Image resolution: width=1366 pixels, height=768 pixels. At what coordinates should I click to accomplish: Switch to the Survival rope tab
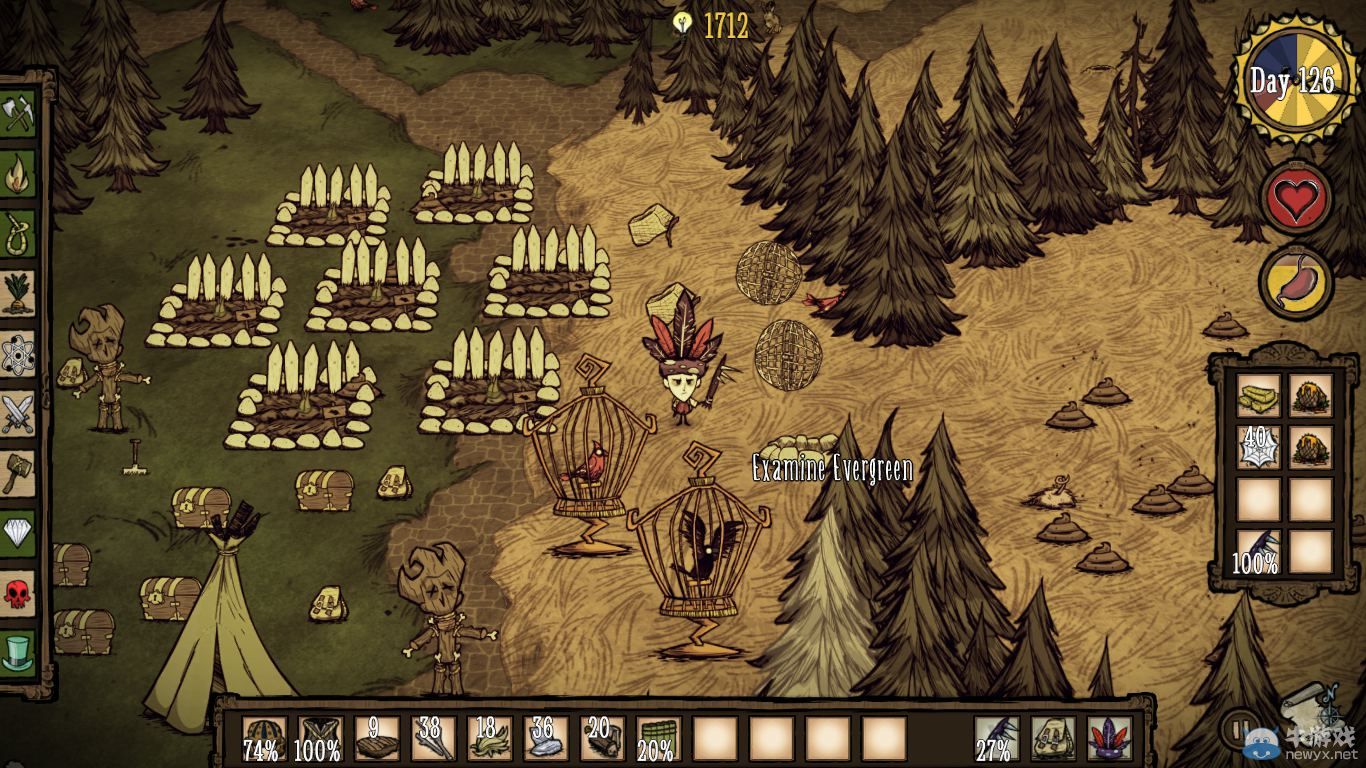click(x=18, y=232)
